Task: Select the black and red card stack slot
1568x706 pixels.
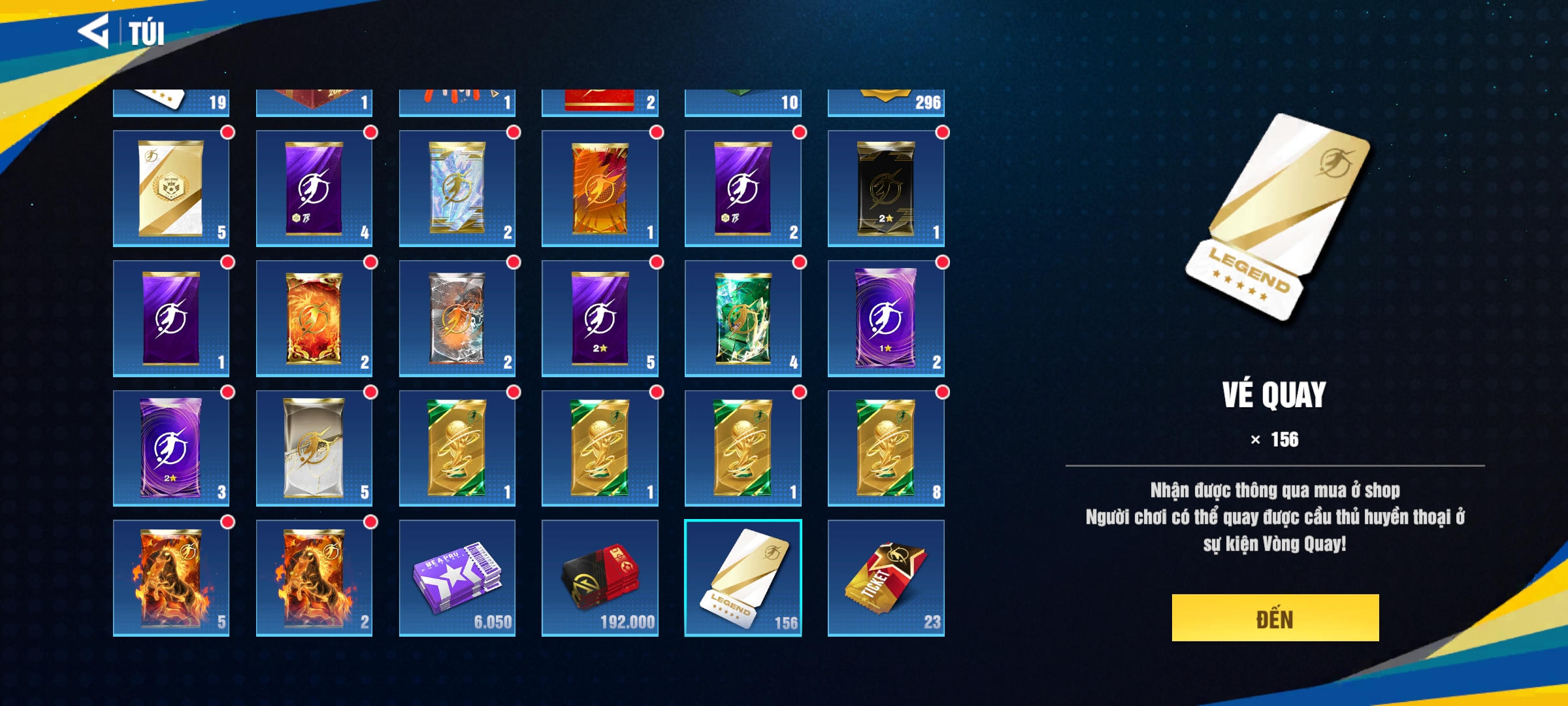Action: (600, 578)
